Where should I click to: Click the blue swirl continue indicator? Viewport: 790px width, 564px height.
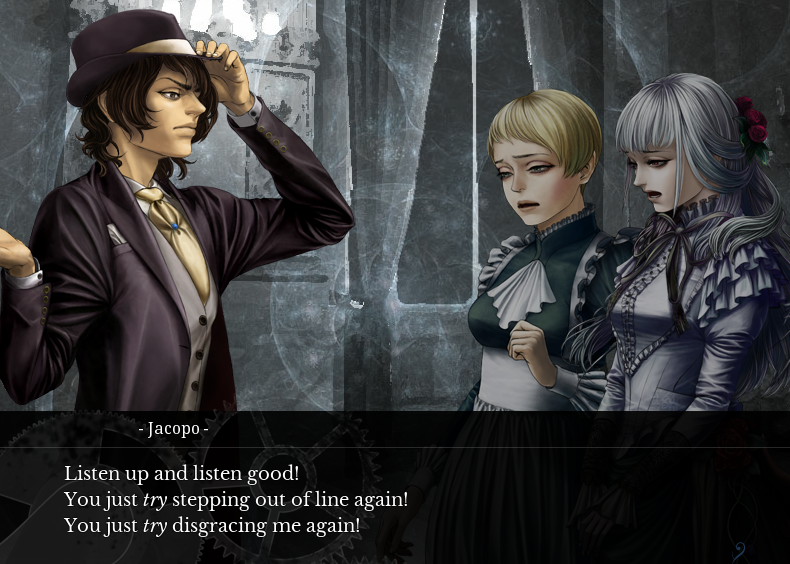(739, 549)
